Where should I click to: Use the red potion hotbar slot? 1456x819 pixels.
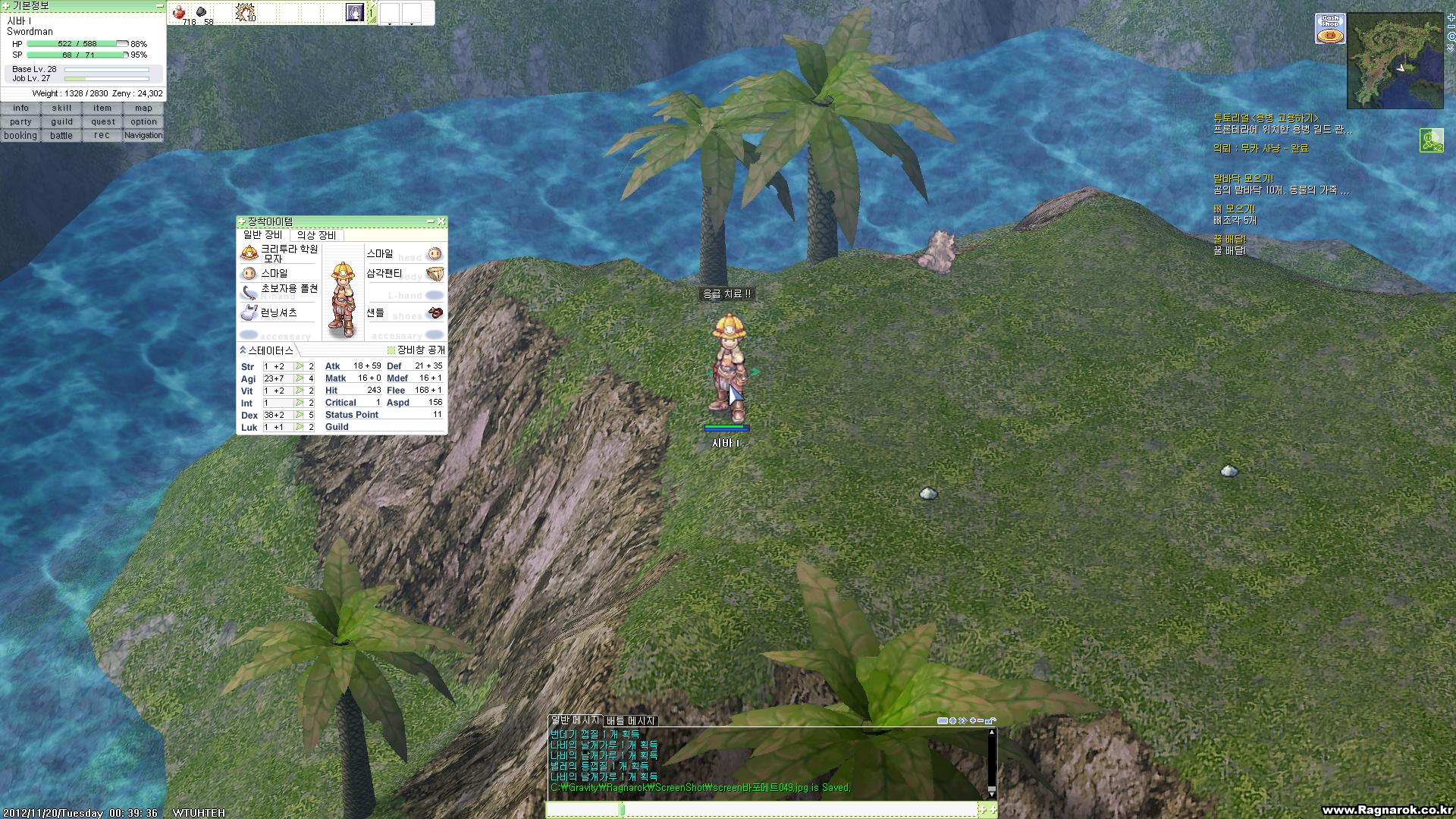tap(180, 13)
